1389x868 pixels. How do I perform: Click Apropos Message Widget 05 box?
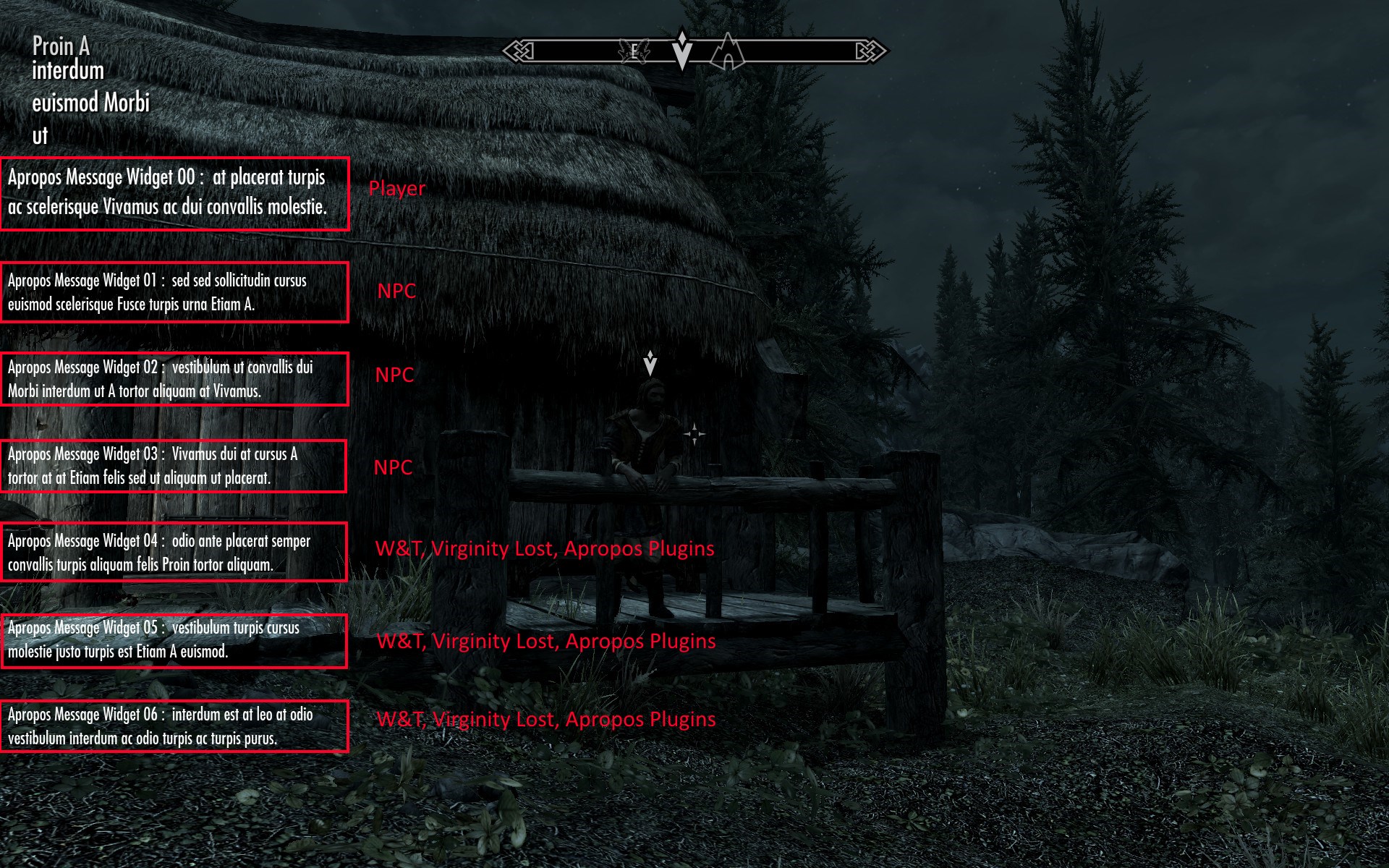pyautogui.click(x=174, y=641)
